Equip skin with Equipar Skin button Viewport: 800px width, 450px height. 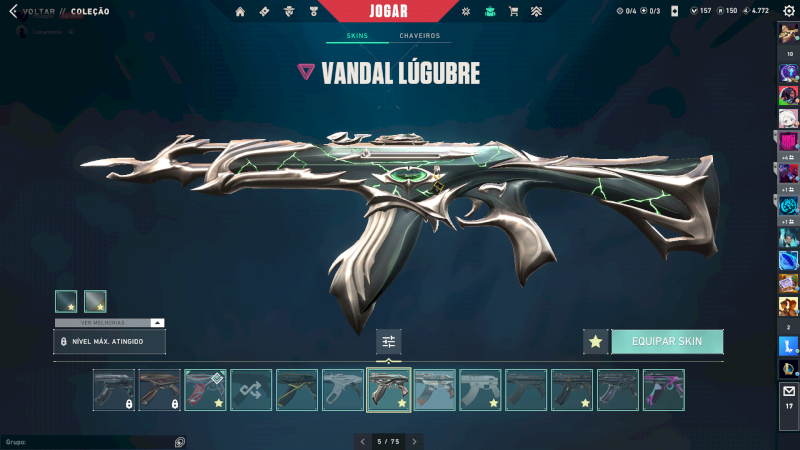coord(667,341)
